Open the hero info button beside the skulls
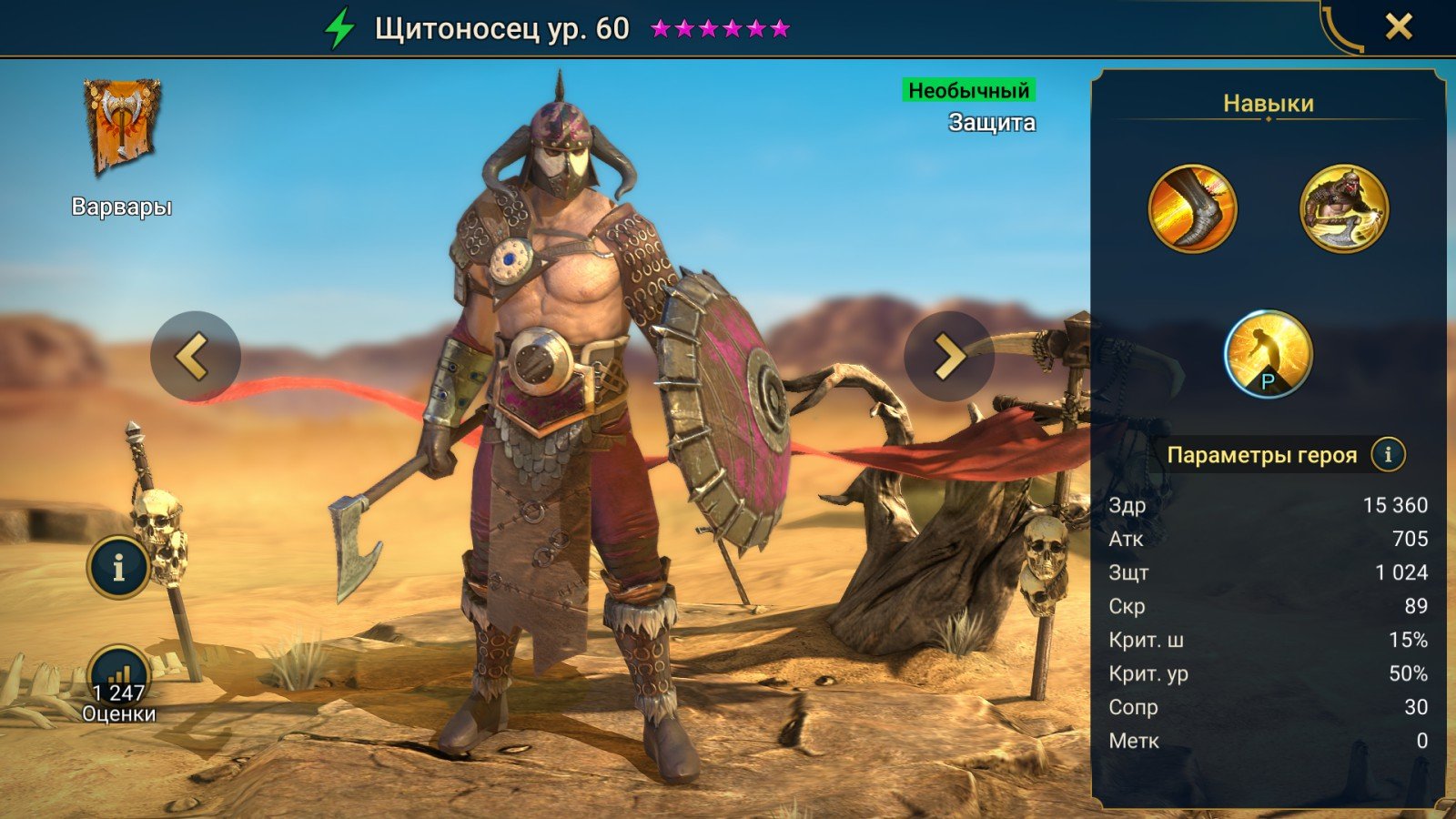Image resolution: width=1456 pixels, height=819 pixels. tap(118, 567)
